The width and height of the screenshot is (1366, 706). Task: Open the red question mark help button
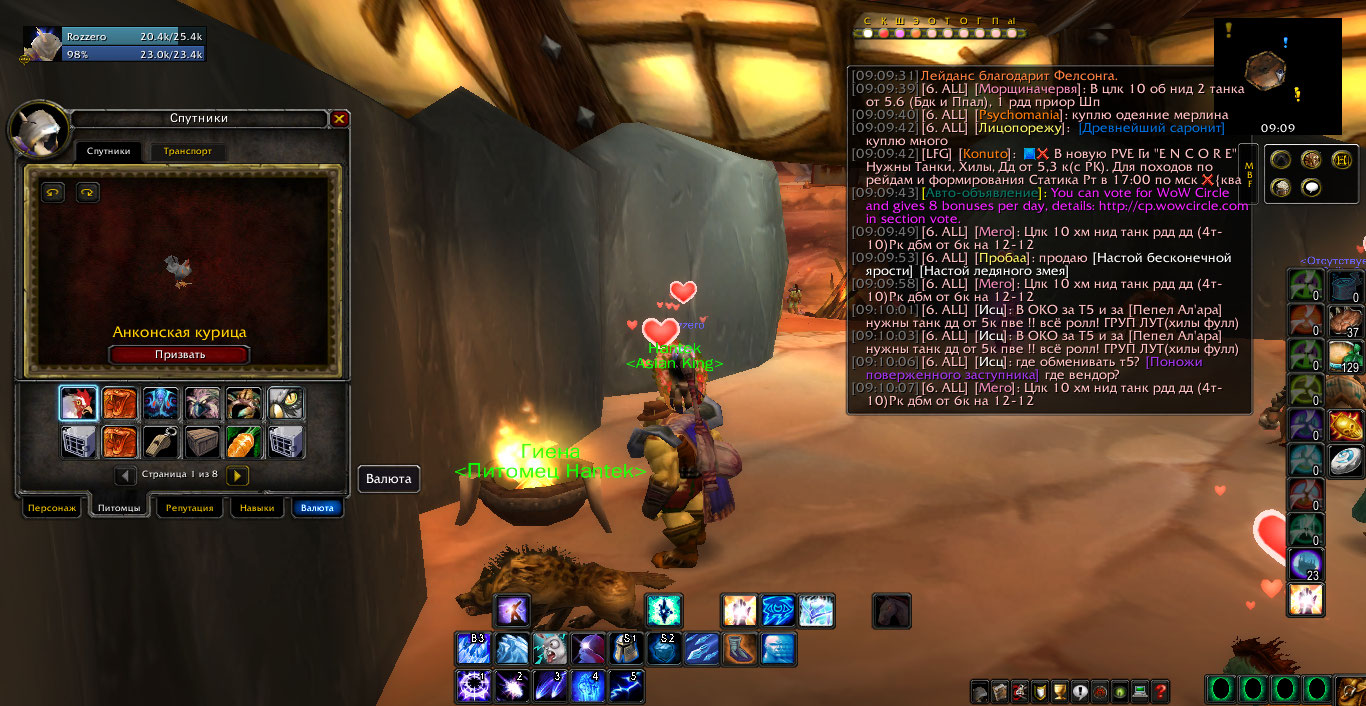[x=1160, y=691]
